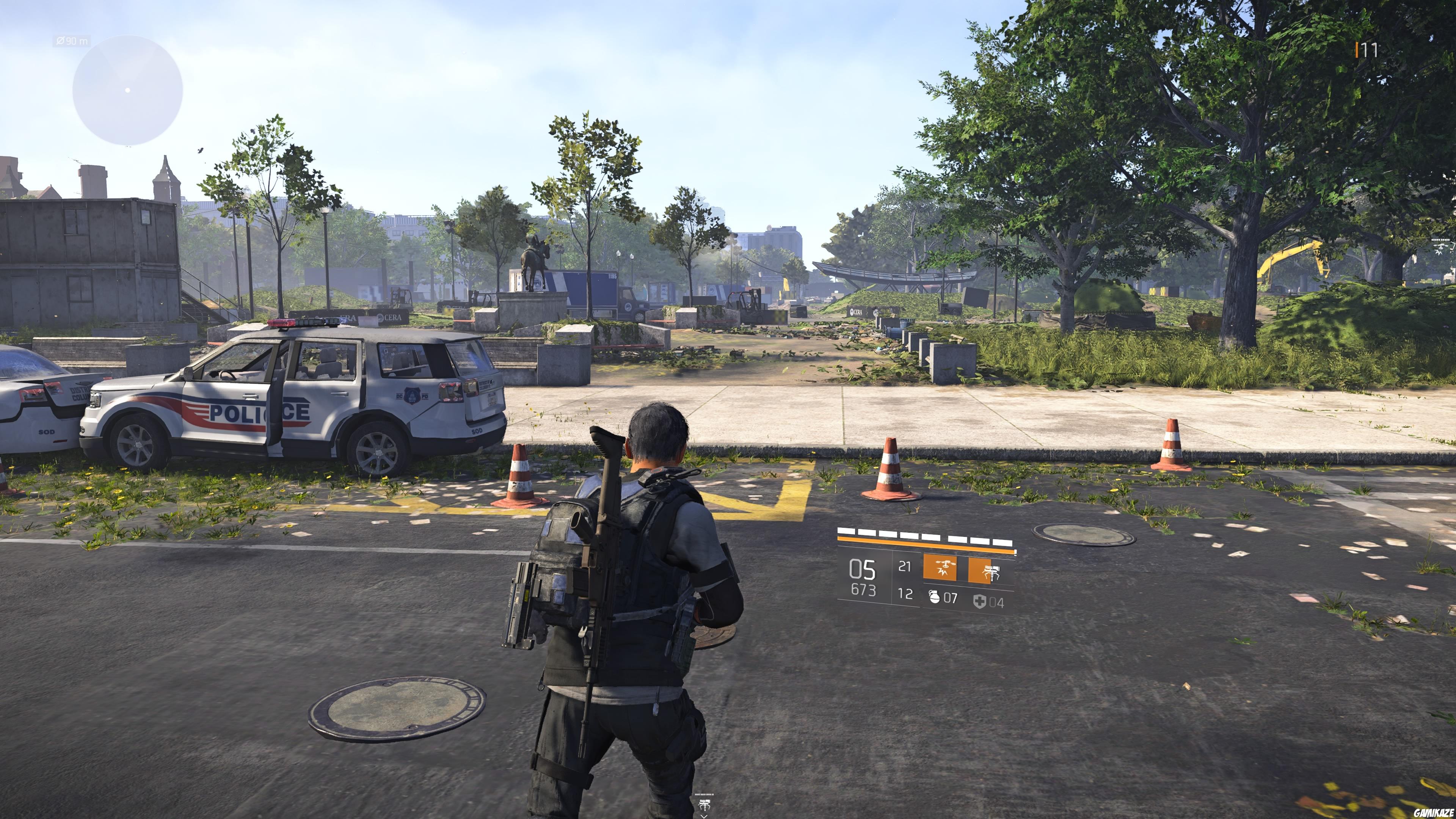Click the grenade icon showing 07
Image resolution: width=1456 pixels, height=819 pixels.
click(x=943, y=599)
